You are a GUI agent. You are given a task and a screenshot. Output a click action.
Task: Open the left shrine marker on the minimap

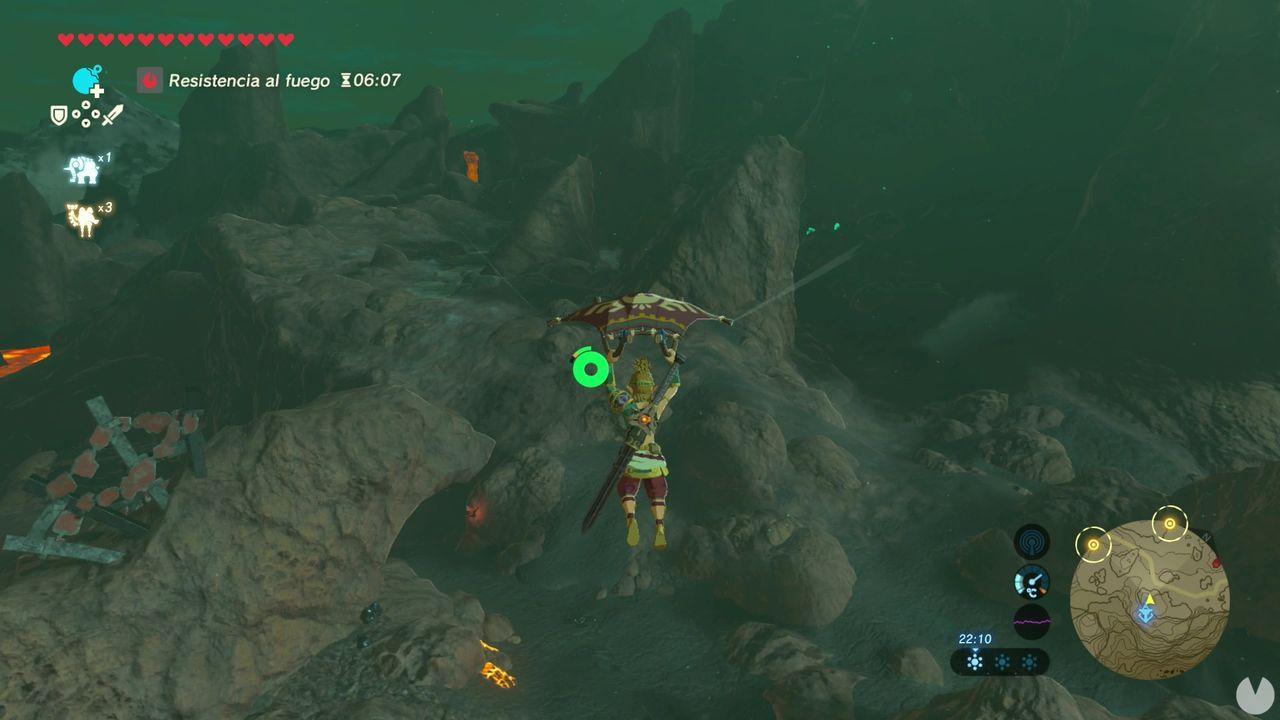coord(1094,545)
